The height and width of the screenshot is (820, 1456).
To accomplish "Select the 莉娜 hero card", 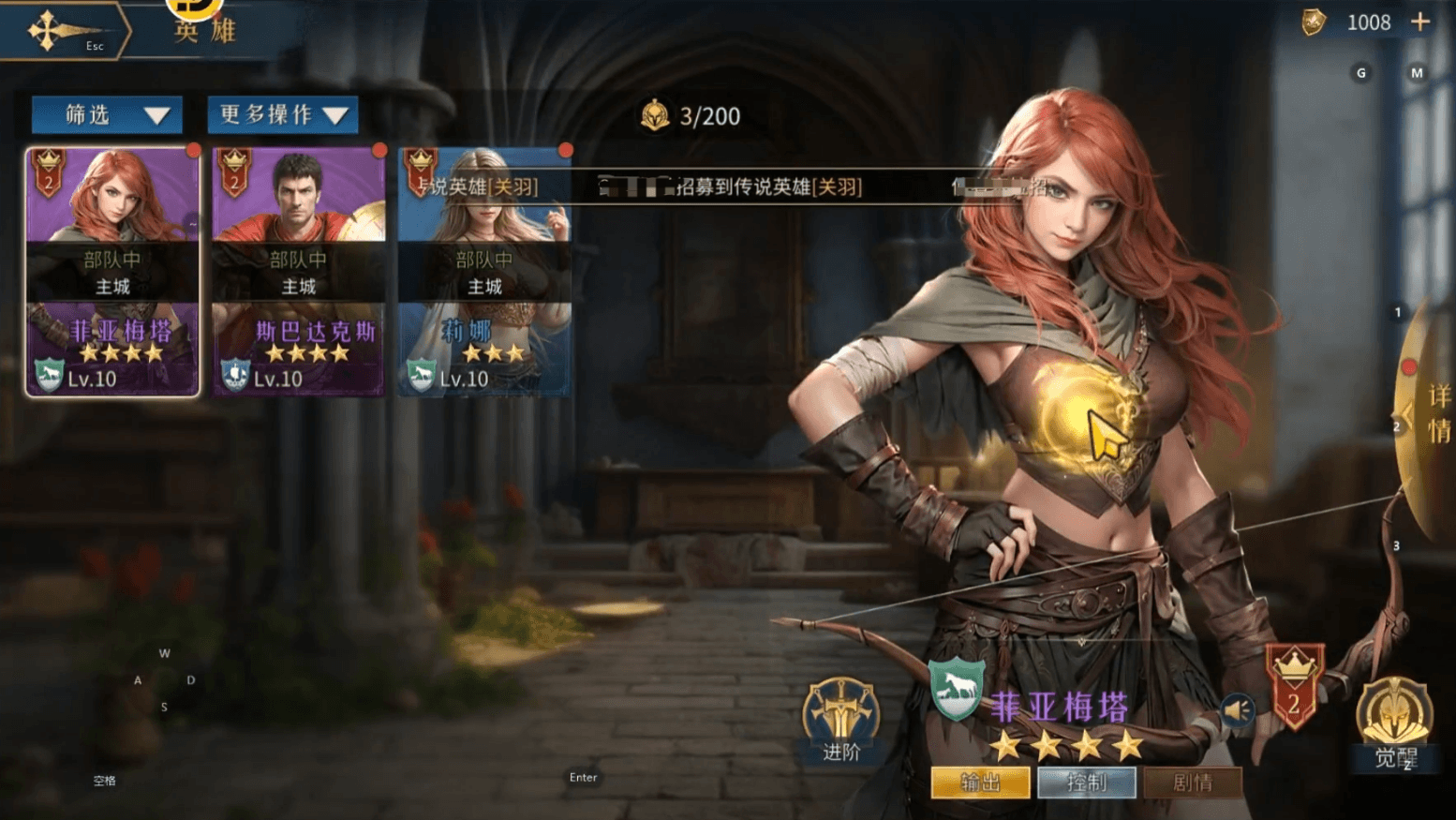I will (484, 272).
